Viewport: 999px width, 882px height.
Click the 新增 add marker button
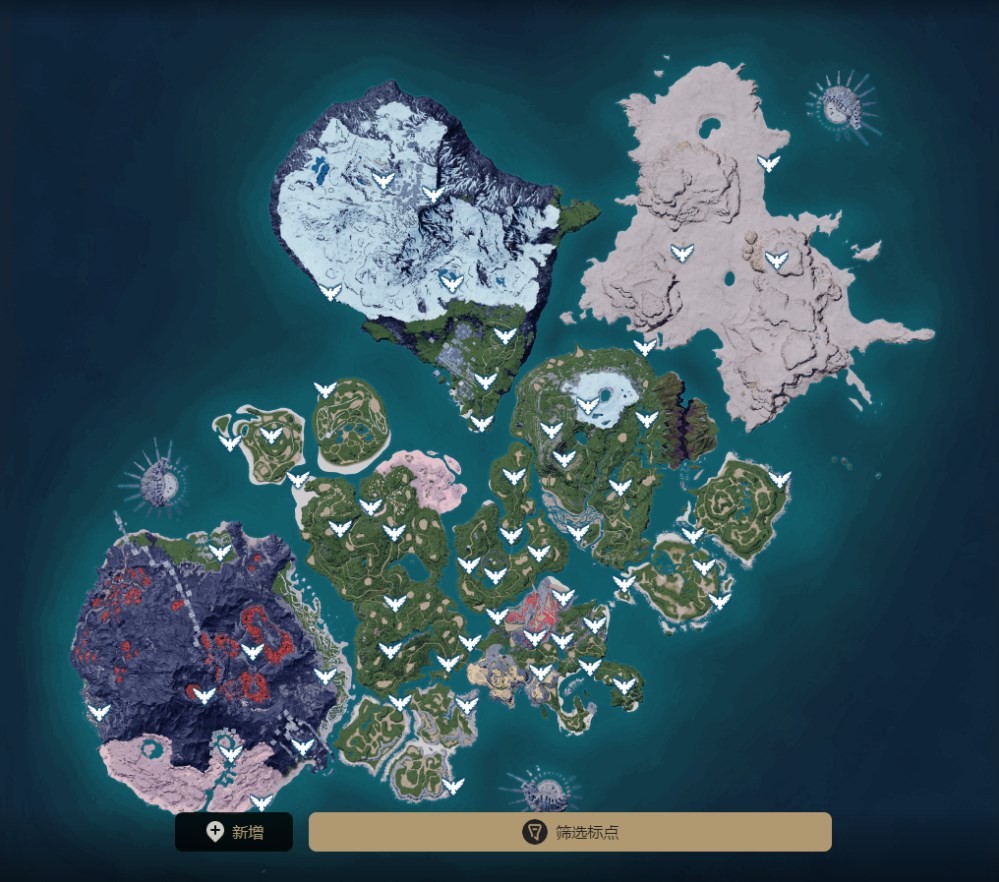pyautogui.click(x=234, y=832)
